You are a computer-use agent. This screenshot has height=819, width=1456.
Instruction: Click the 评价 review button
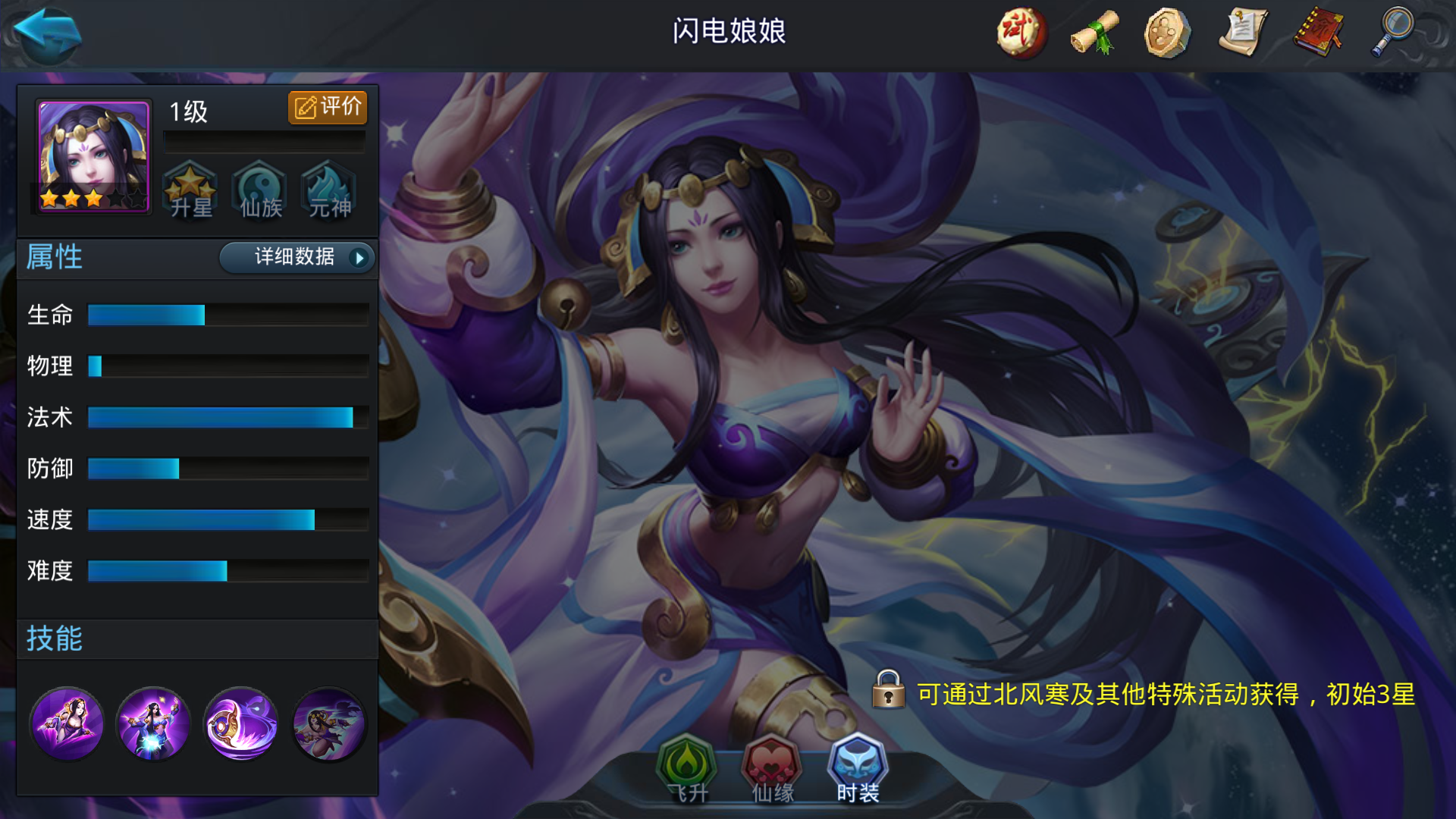tap(328, 107)
